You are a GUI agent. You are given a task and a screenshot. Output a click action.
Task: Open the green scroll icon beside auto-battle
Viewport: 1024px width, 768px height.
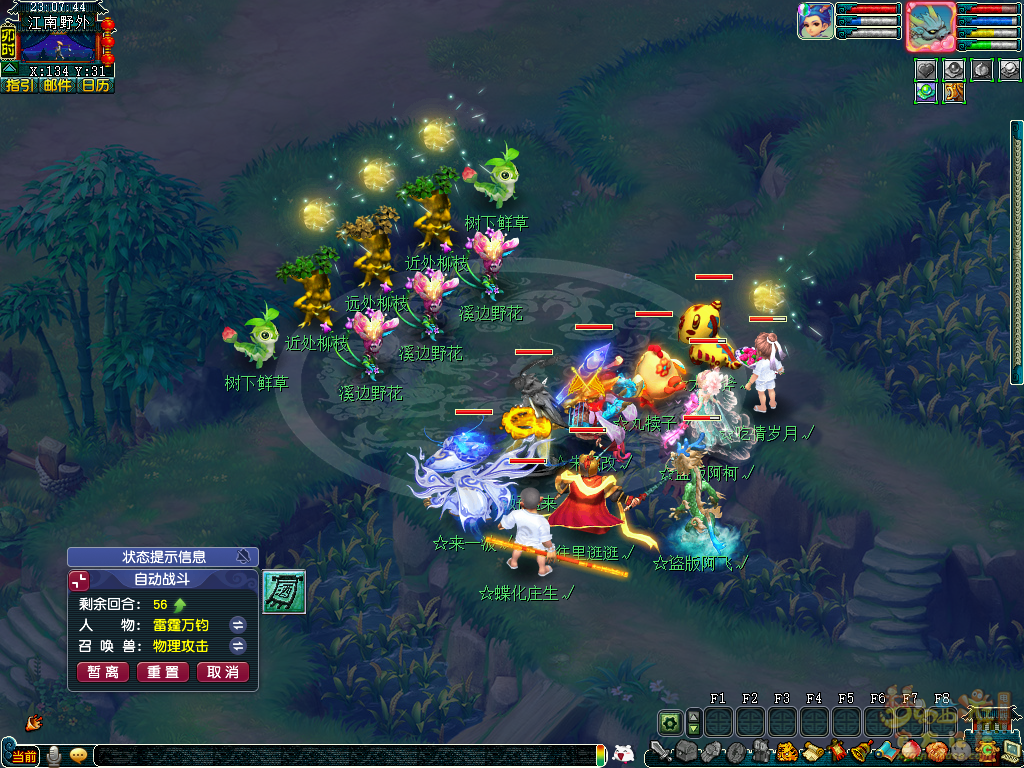click(284, 591)
